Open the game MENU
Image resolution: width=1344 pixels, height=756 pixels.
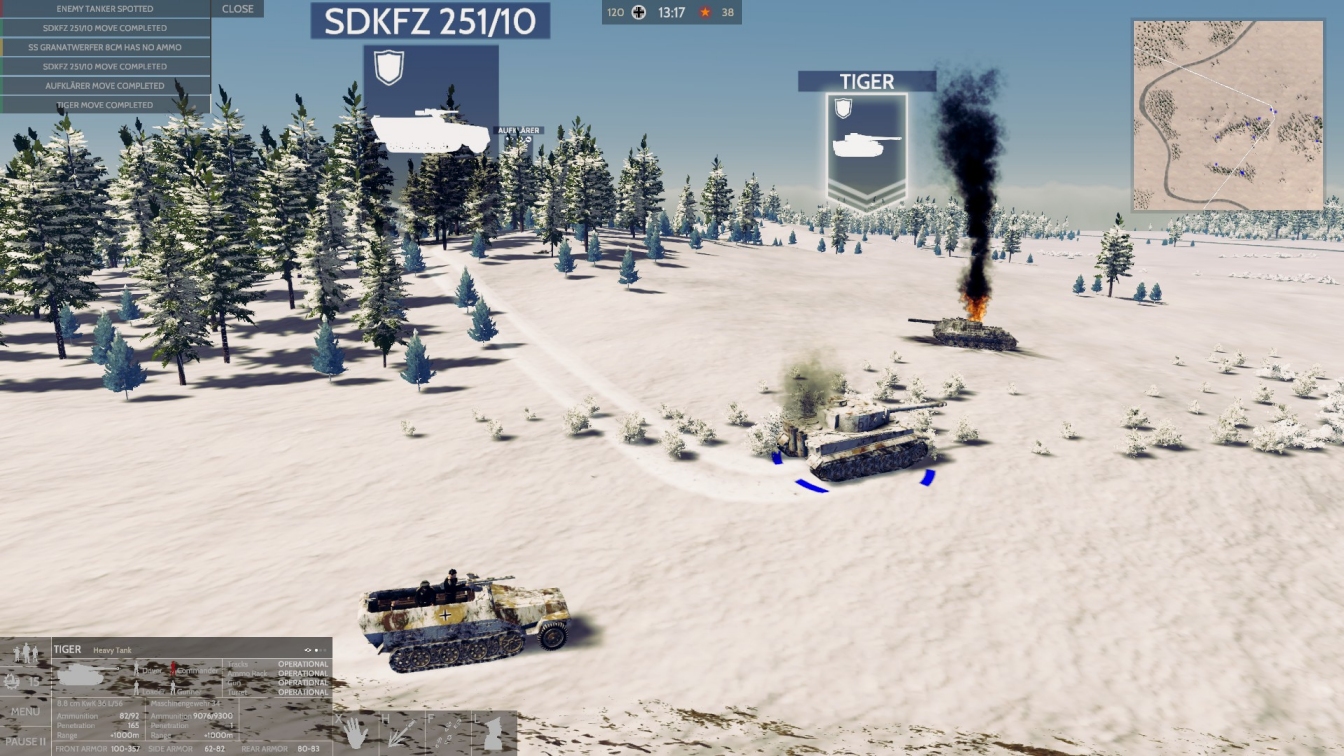click(25, 712)
